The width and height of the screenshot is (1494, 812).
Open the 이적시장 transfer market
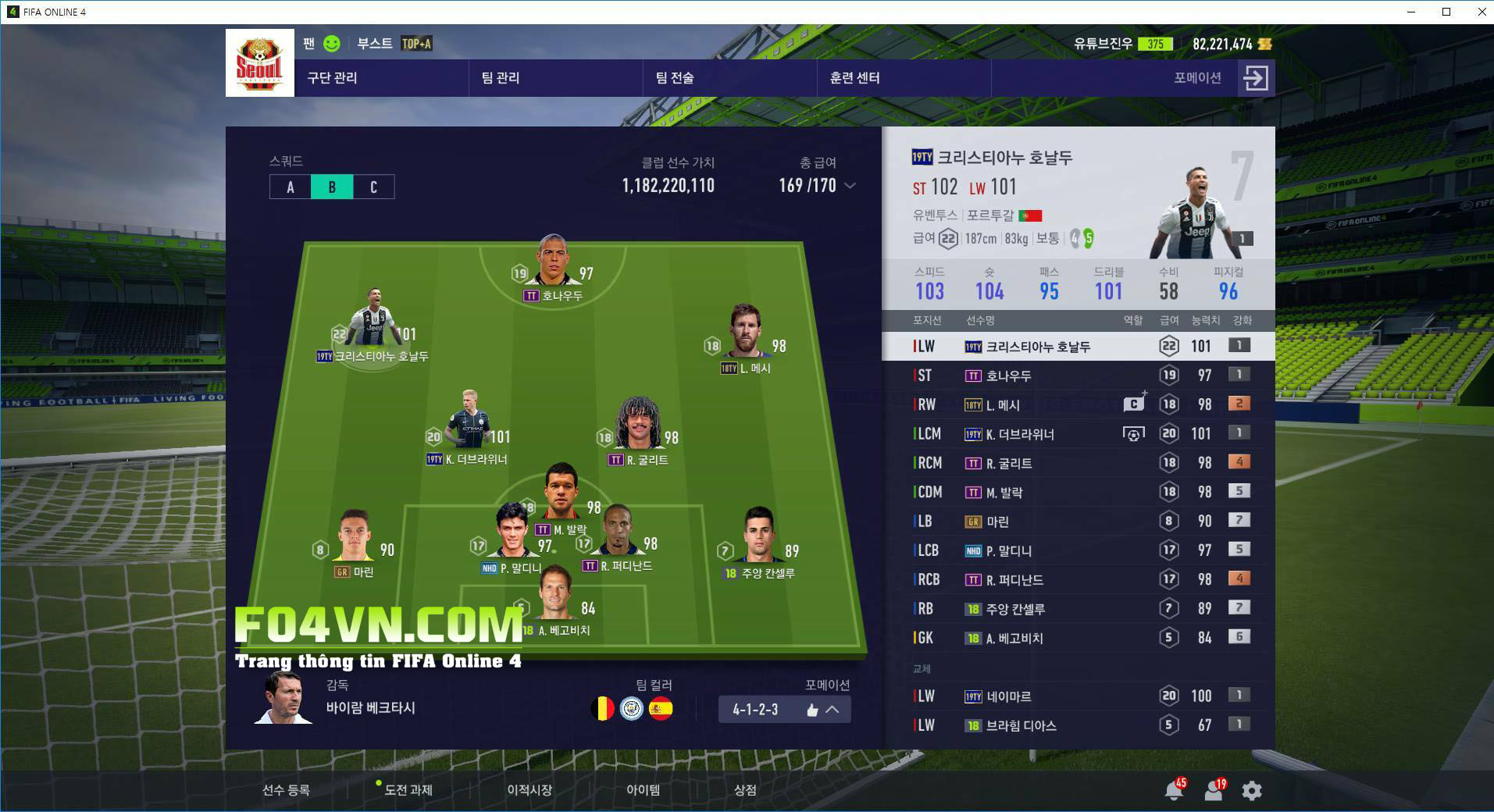pos(529,790)
